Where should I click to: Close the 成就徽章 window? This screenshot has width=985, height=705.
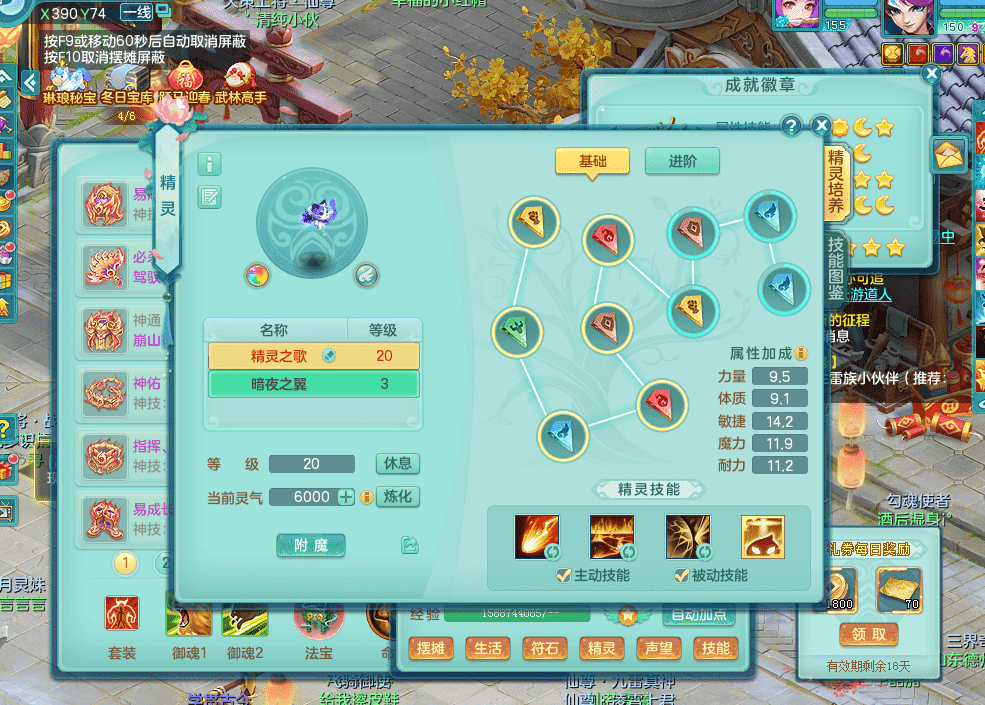click(931, 73)
